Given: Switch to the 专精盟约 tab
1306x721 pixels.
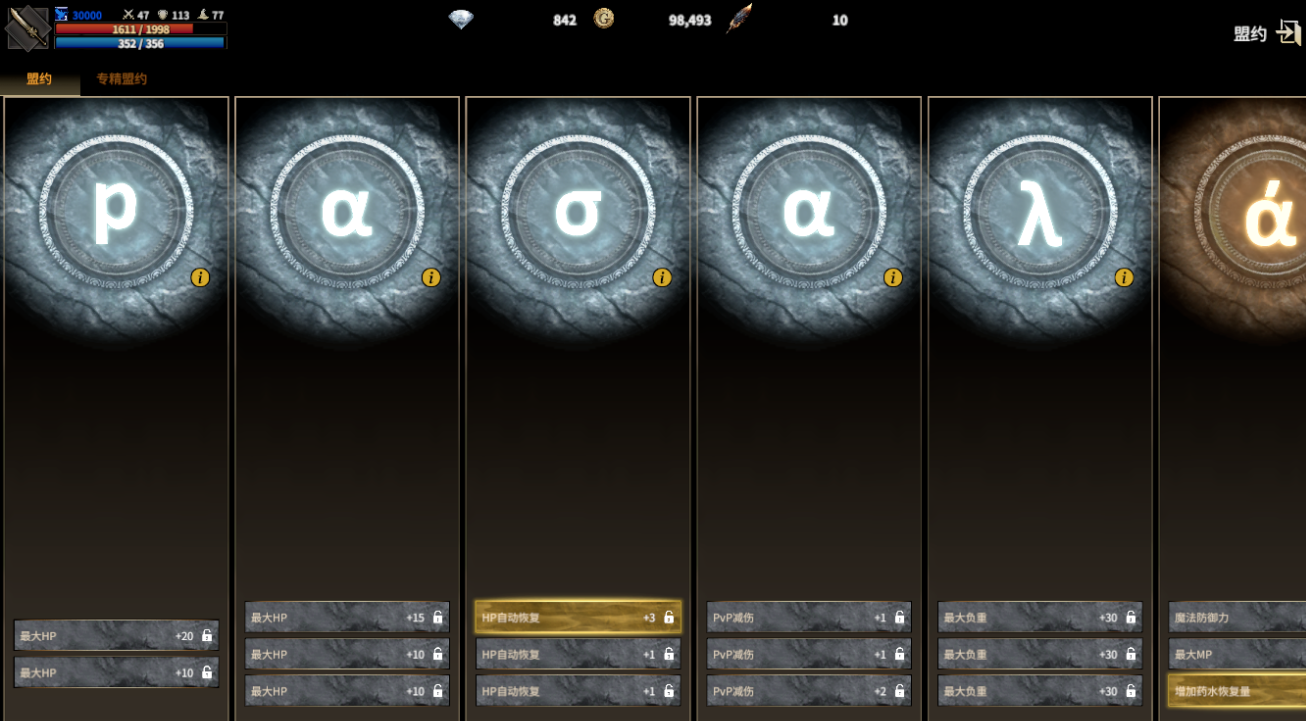Looking at the screenshot, I should [121, 79].
